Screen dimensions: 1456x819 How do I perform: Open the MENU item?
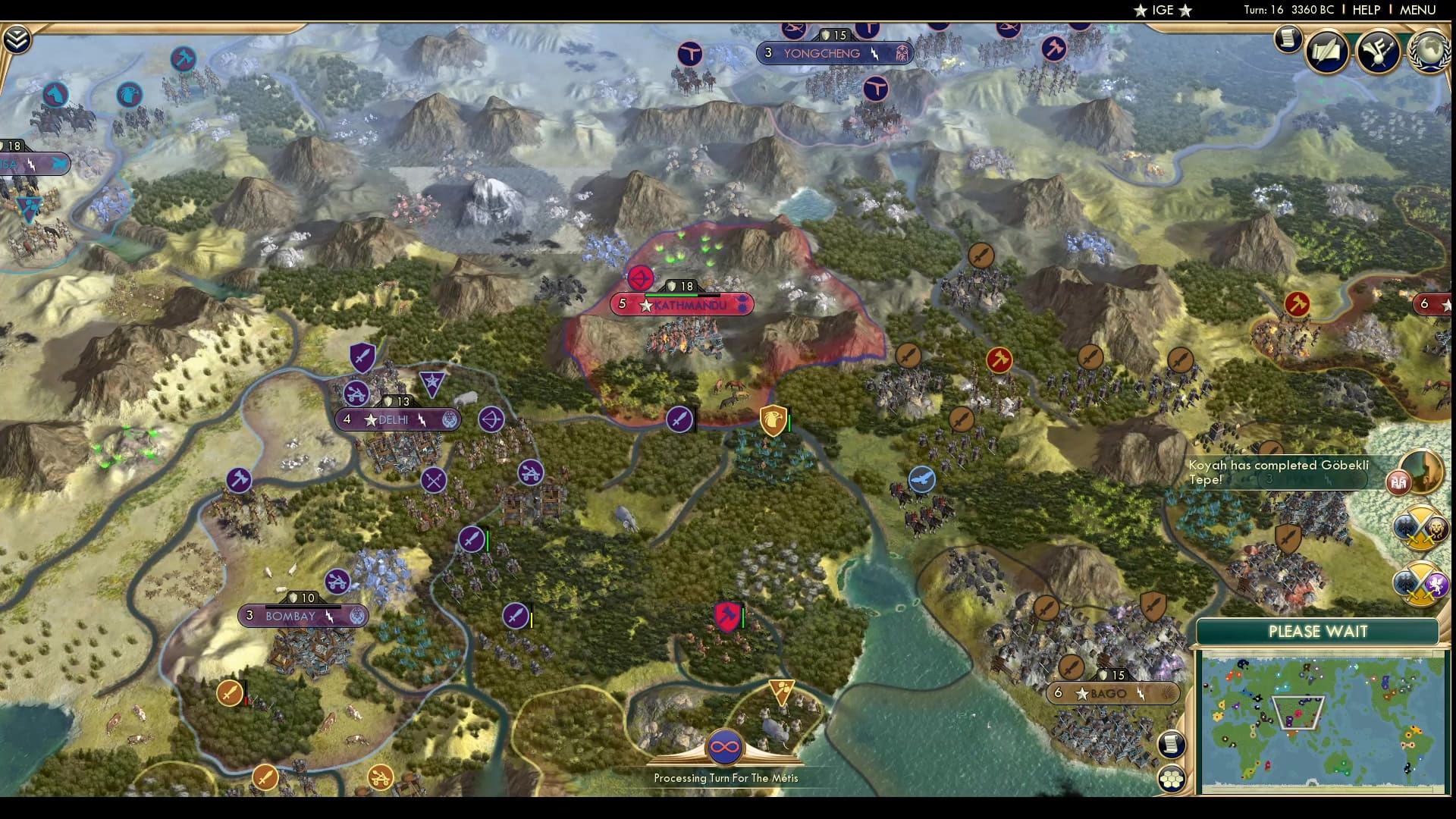point(1417,10)
